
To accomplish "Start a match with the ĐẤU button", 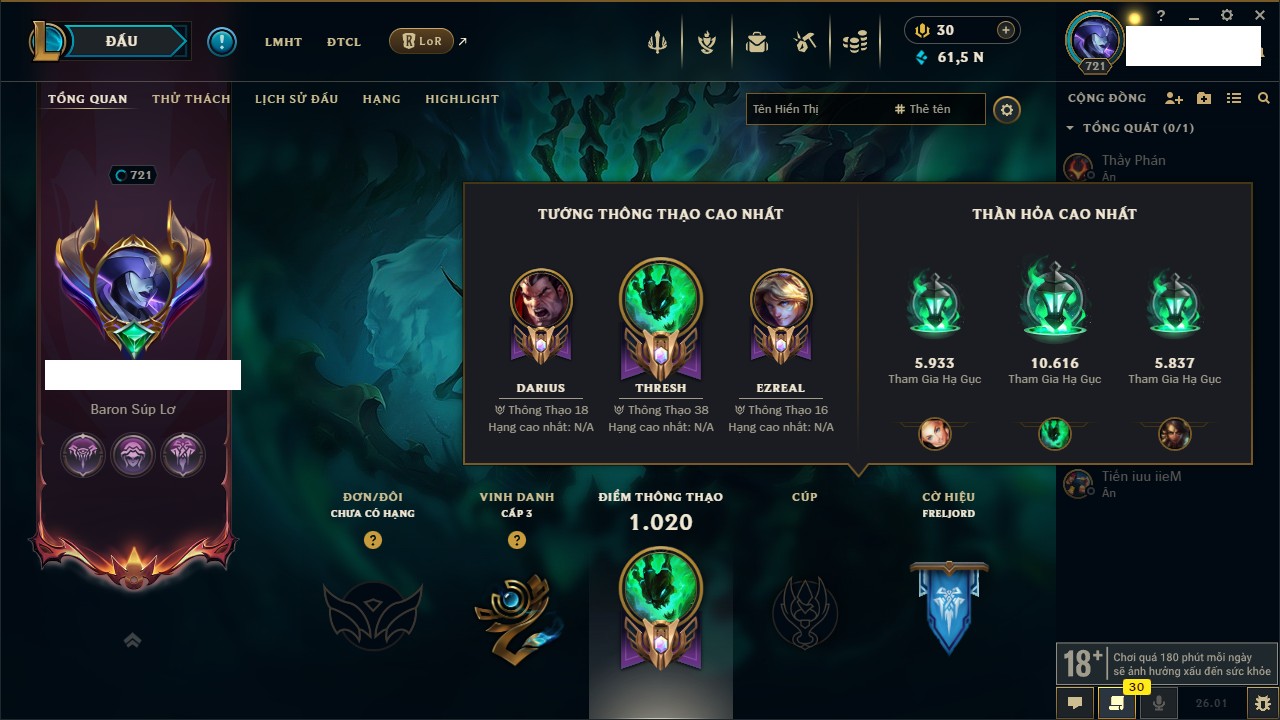I will tap(122, 41).
